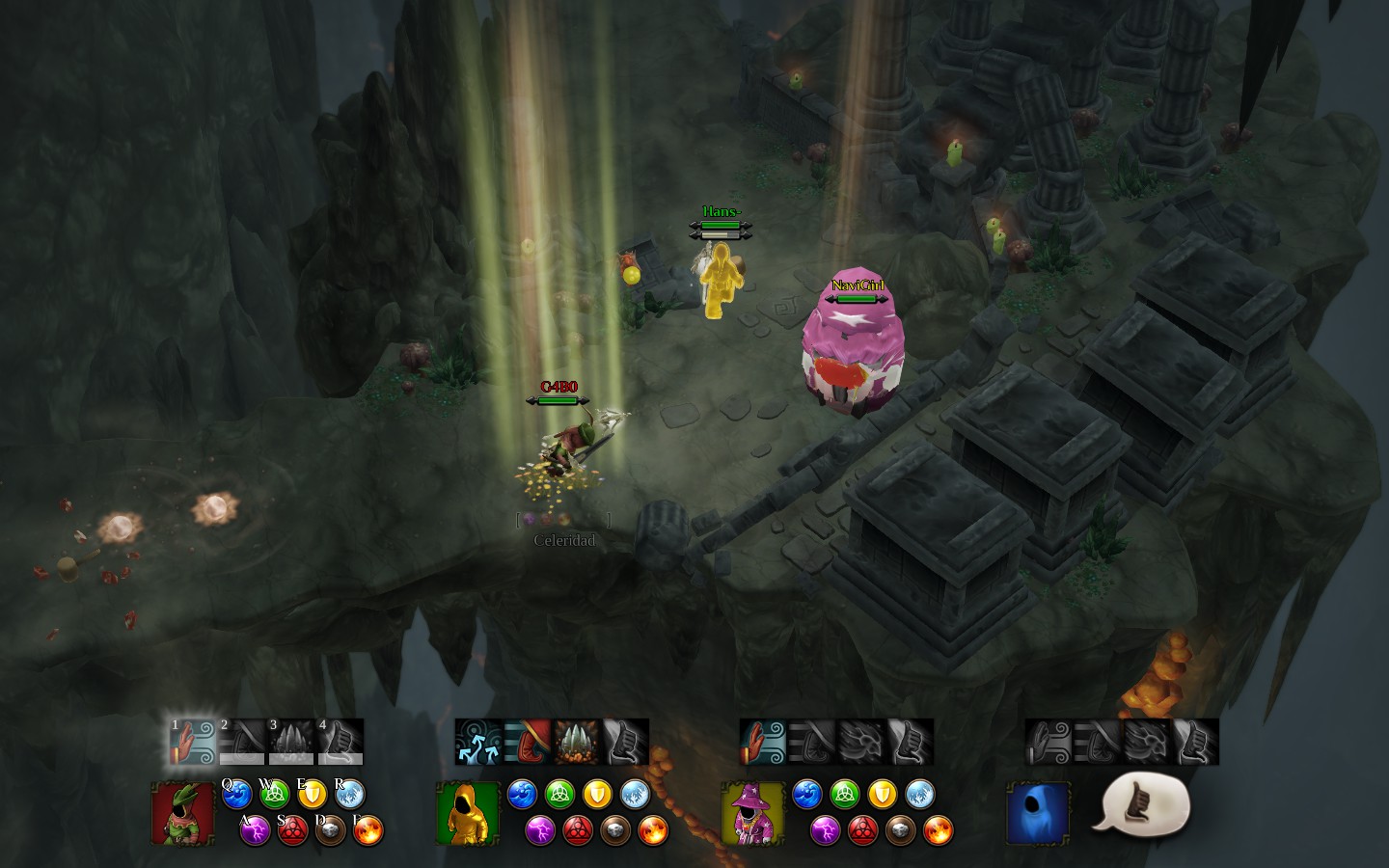Click the speech bubble emote of the ghost player
This screenshot has height=868, width=1389.
pyautogui.click(x=1143, y=805)
